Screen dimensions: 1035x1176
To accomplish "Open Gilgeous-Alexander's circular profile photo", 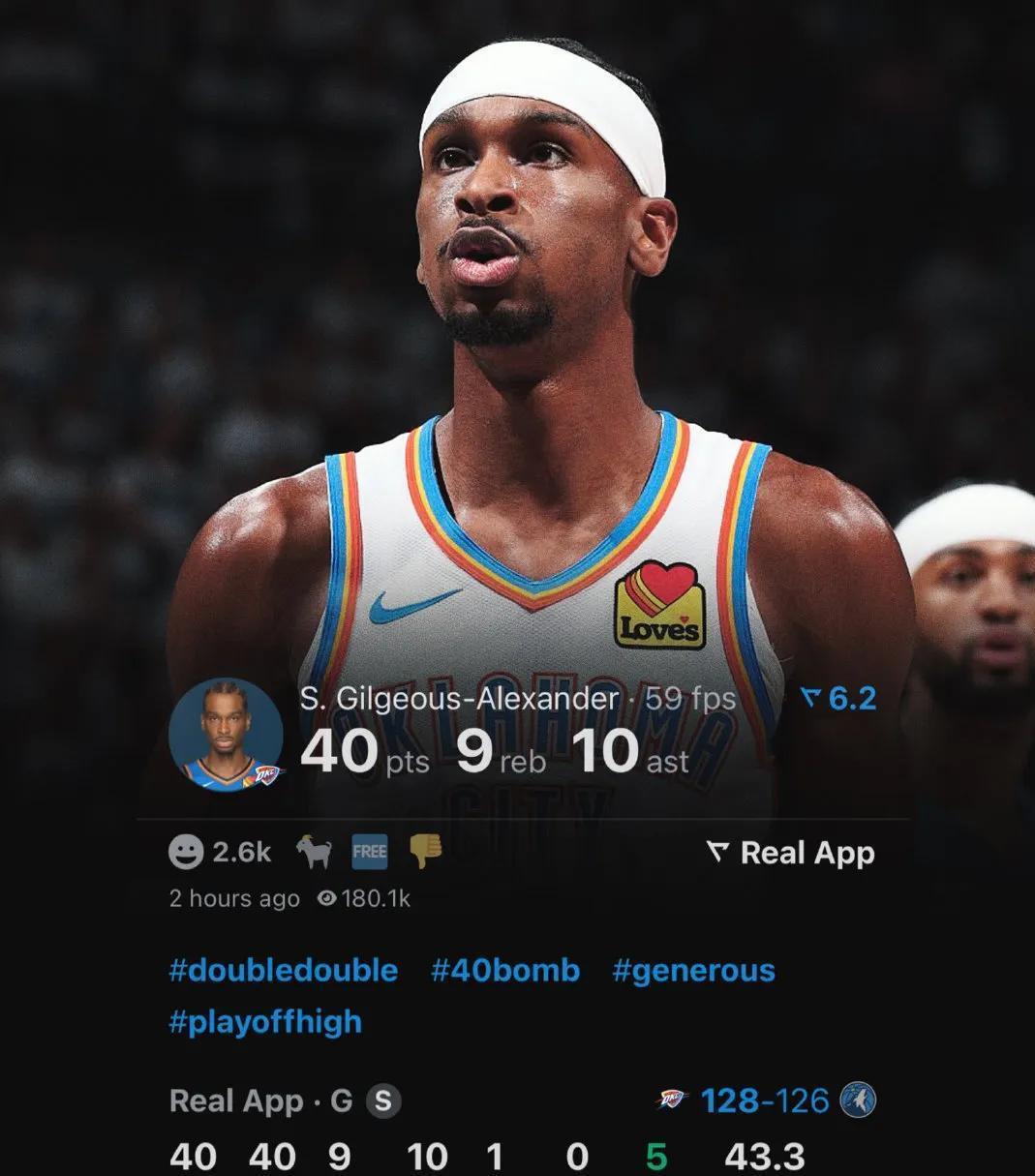I will (x=226, y=734).
